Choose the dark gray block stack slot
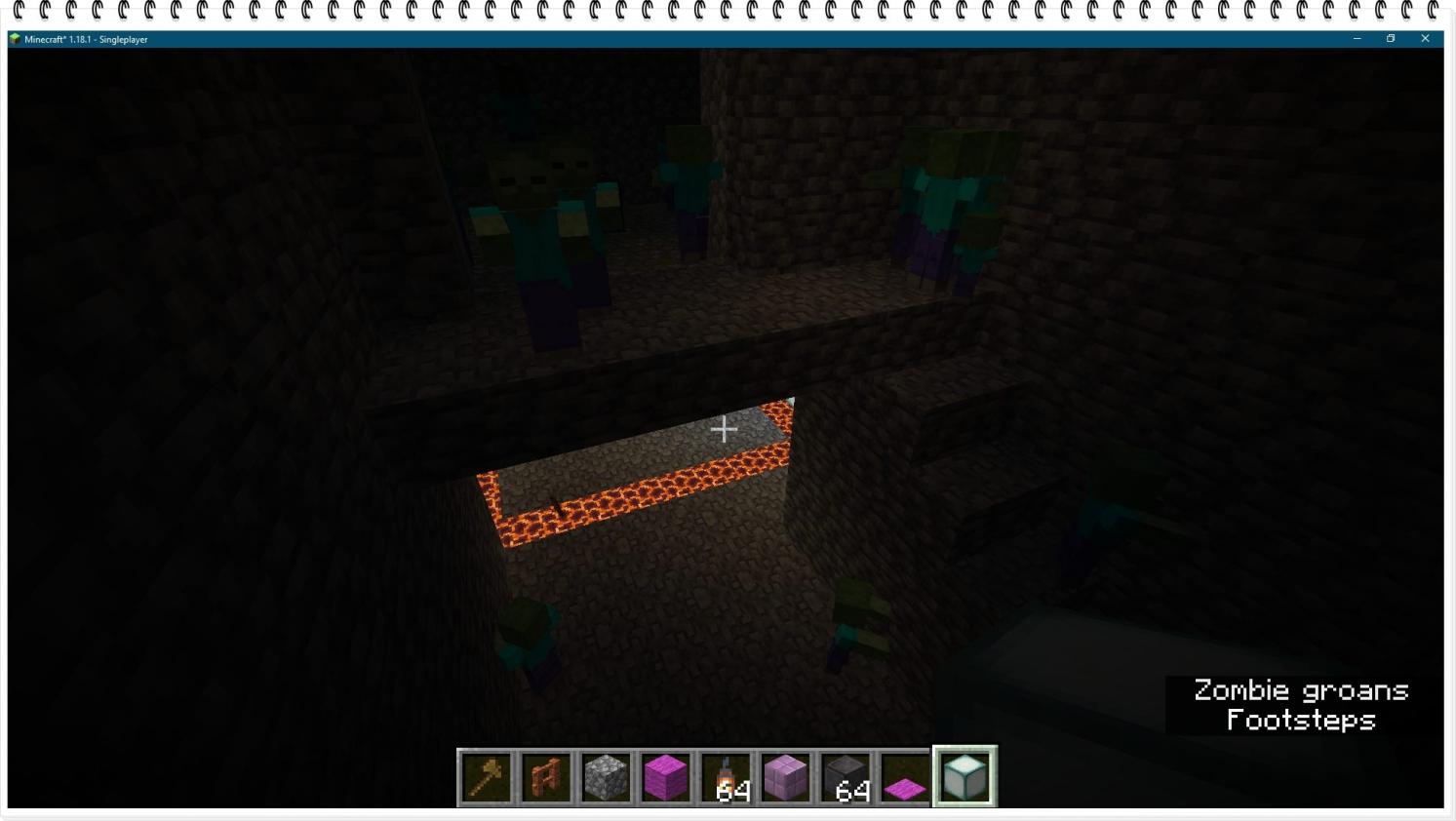 pyautogui.click(x=846, y=777)
